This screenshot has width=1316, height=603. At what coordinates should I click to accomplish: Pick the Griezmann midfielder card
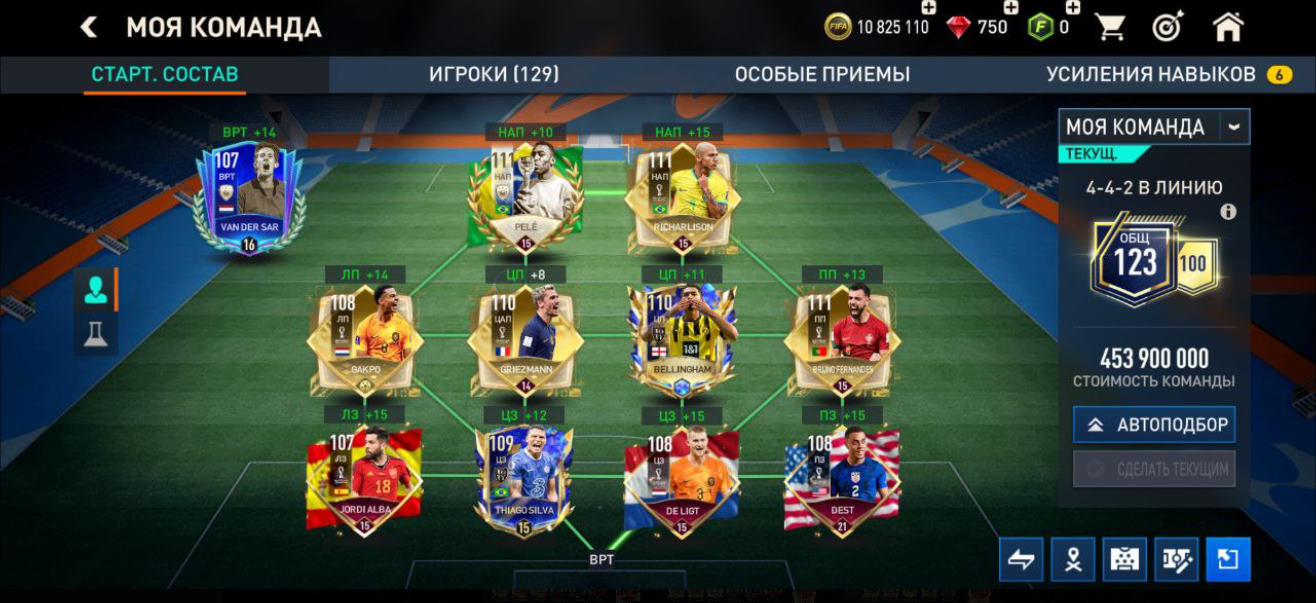point(525,342)
